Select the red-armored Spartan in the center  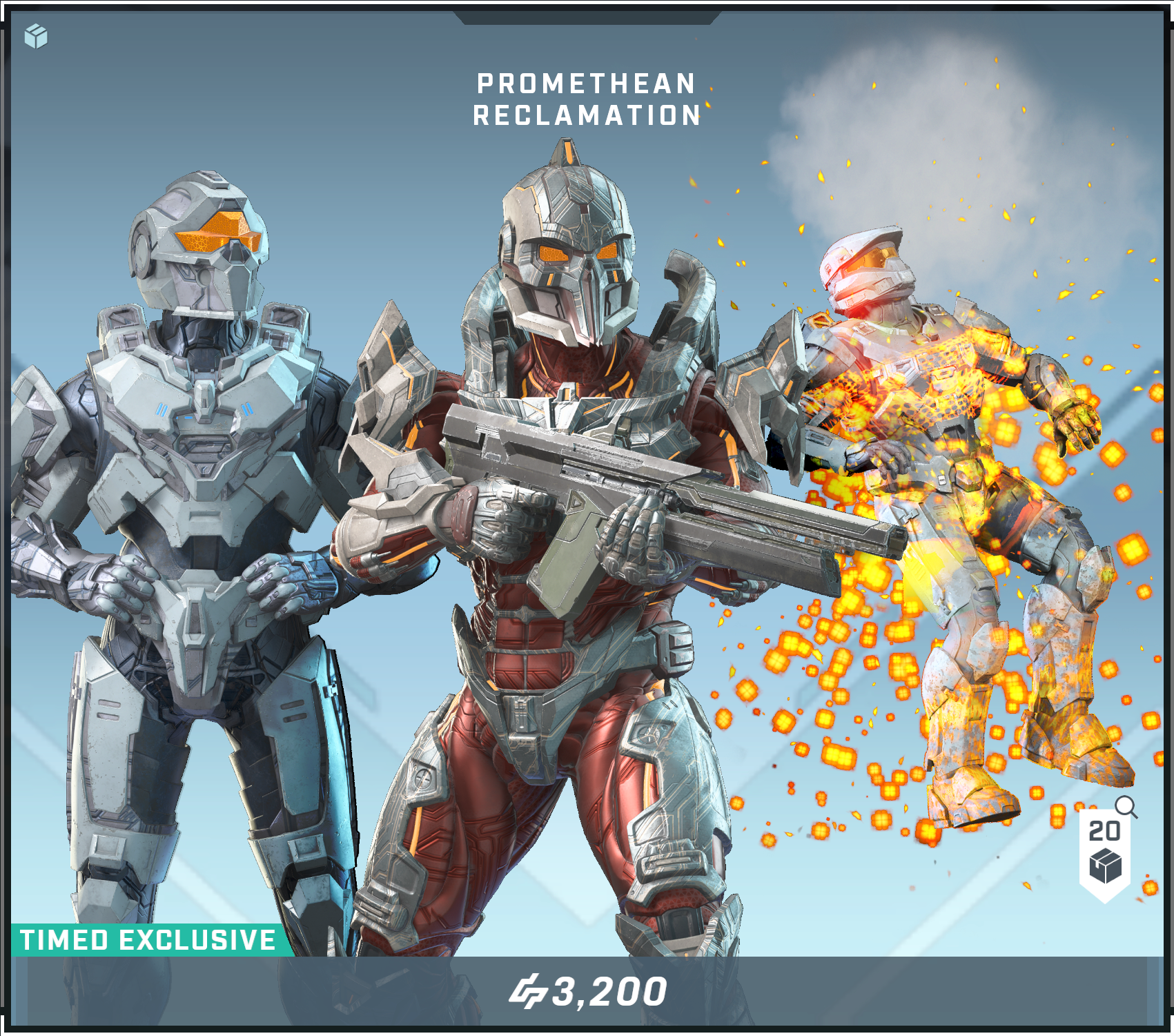click(x=573, y=656)
